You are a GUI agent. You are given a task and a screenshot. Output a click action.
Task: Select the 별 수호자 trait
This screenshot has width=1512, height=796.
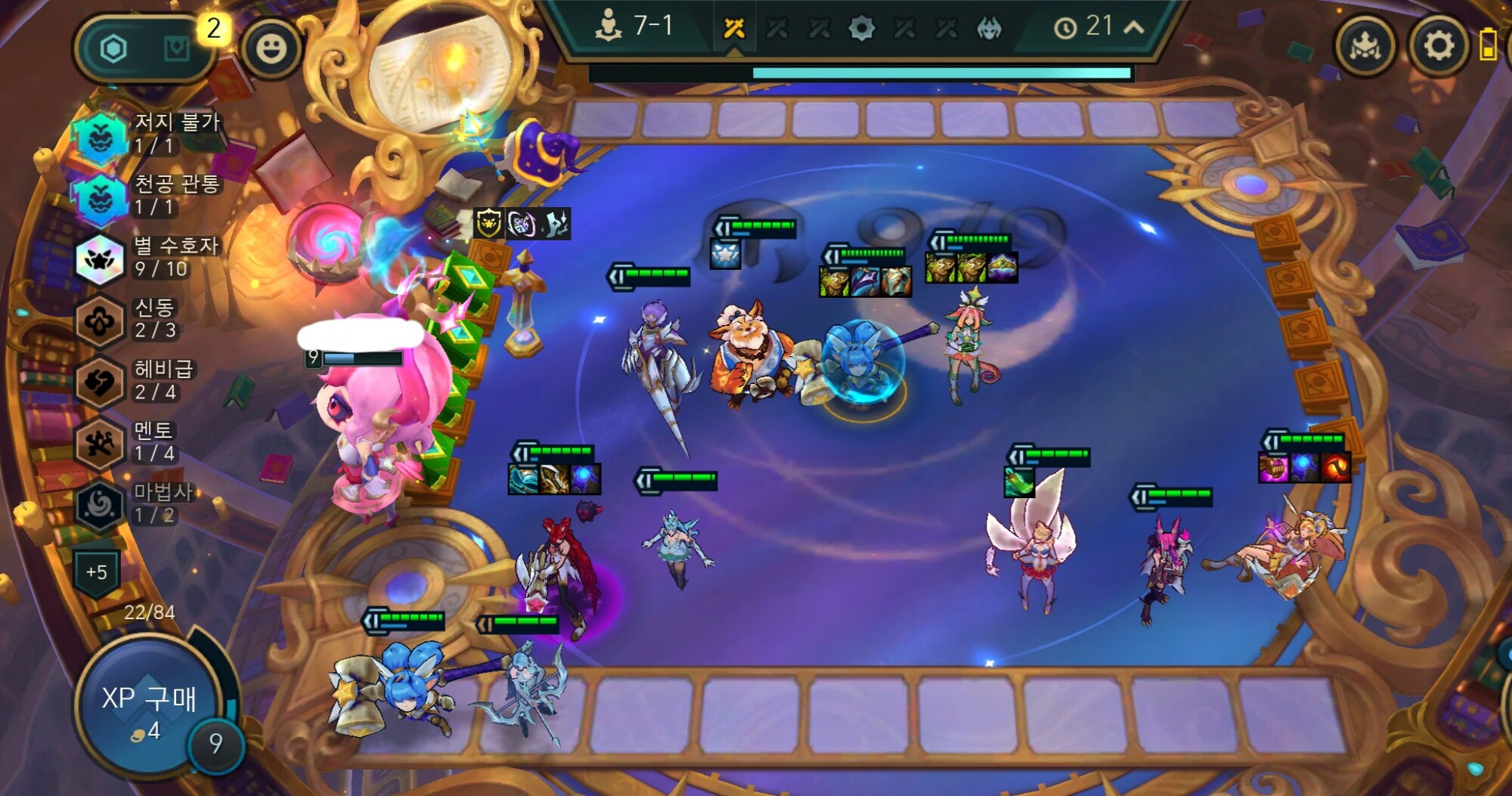(x=100, y=259)
